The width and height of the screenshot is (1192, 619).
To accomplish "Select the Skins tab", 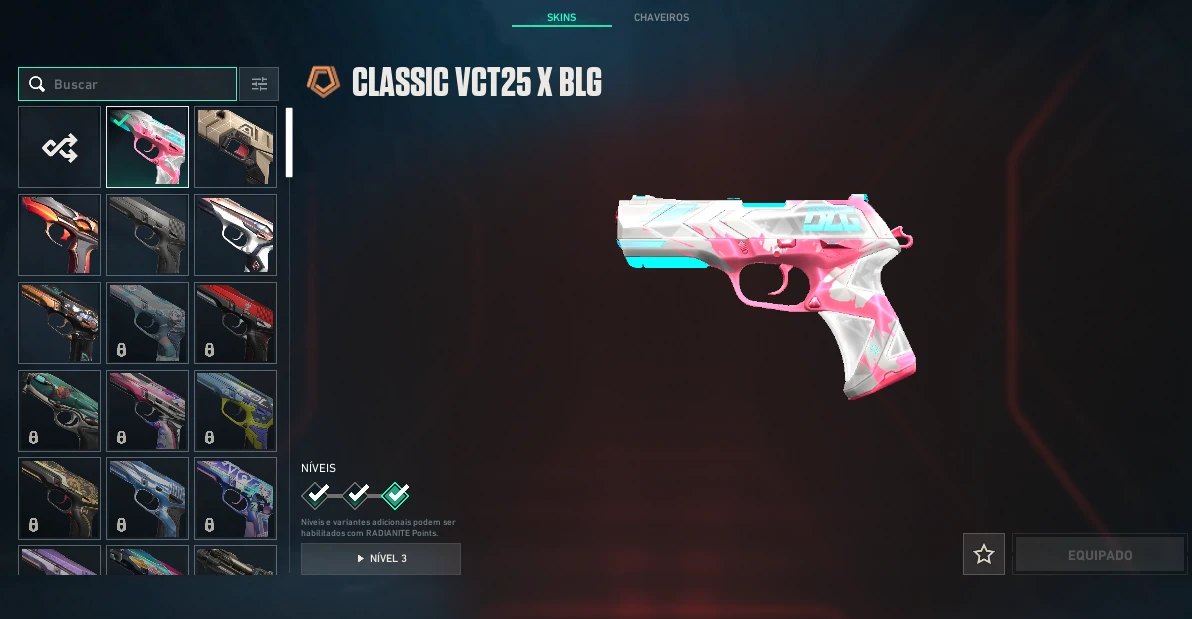I will (561, 18).
